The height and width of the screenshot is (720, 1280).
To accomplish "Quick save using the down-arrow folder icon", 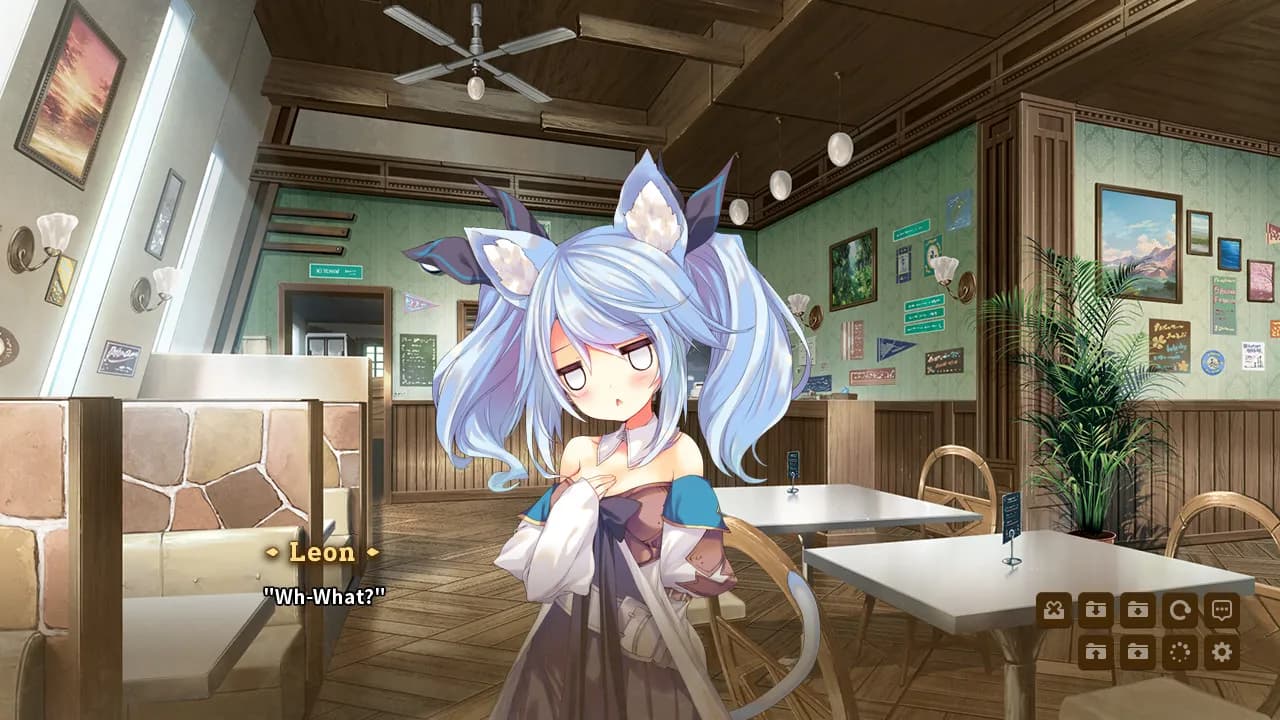I will pos(1096,608).
